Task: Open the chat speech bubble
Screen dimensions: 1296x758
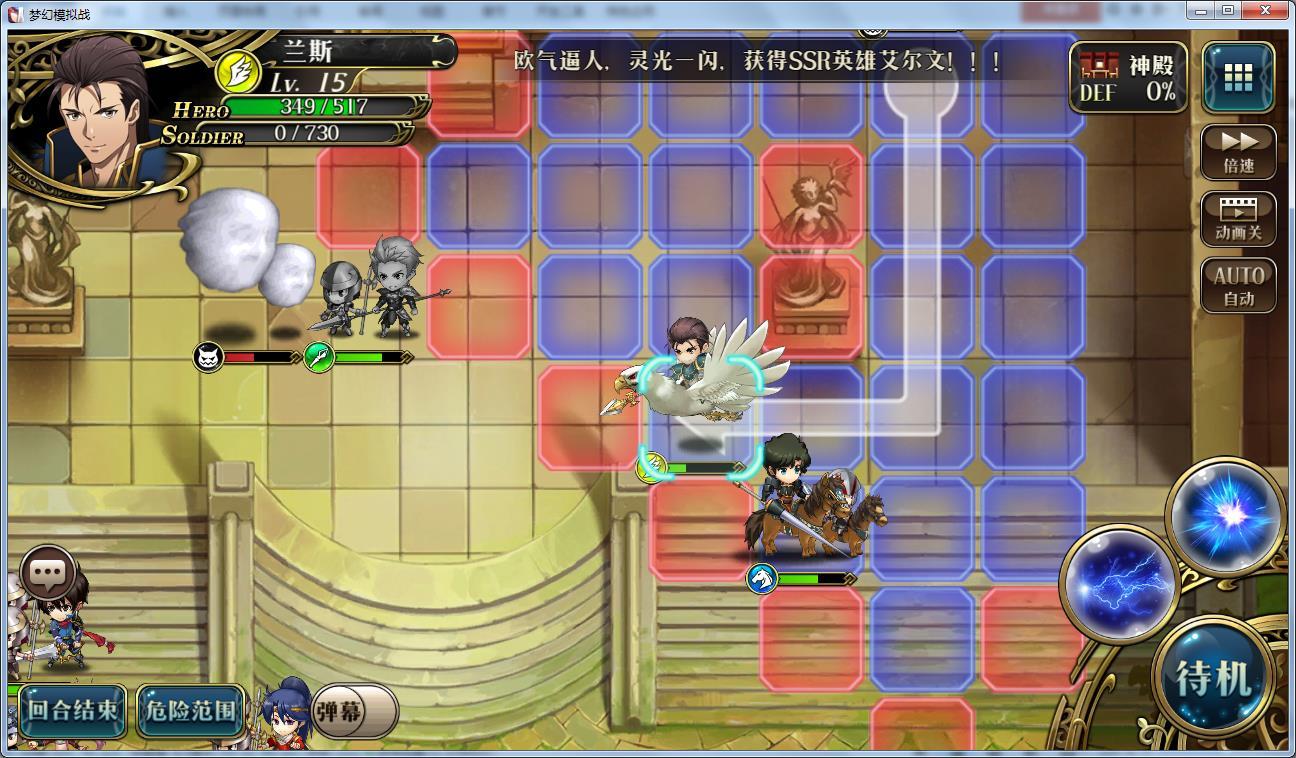Action: 47,572
